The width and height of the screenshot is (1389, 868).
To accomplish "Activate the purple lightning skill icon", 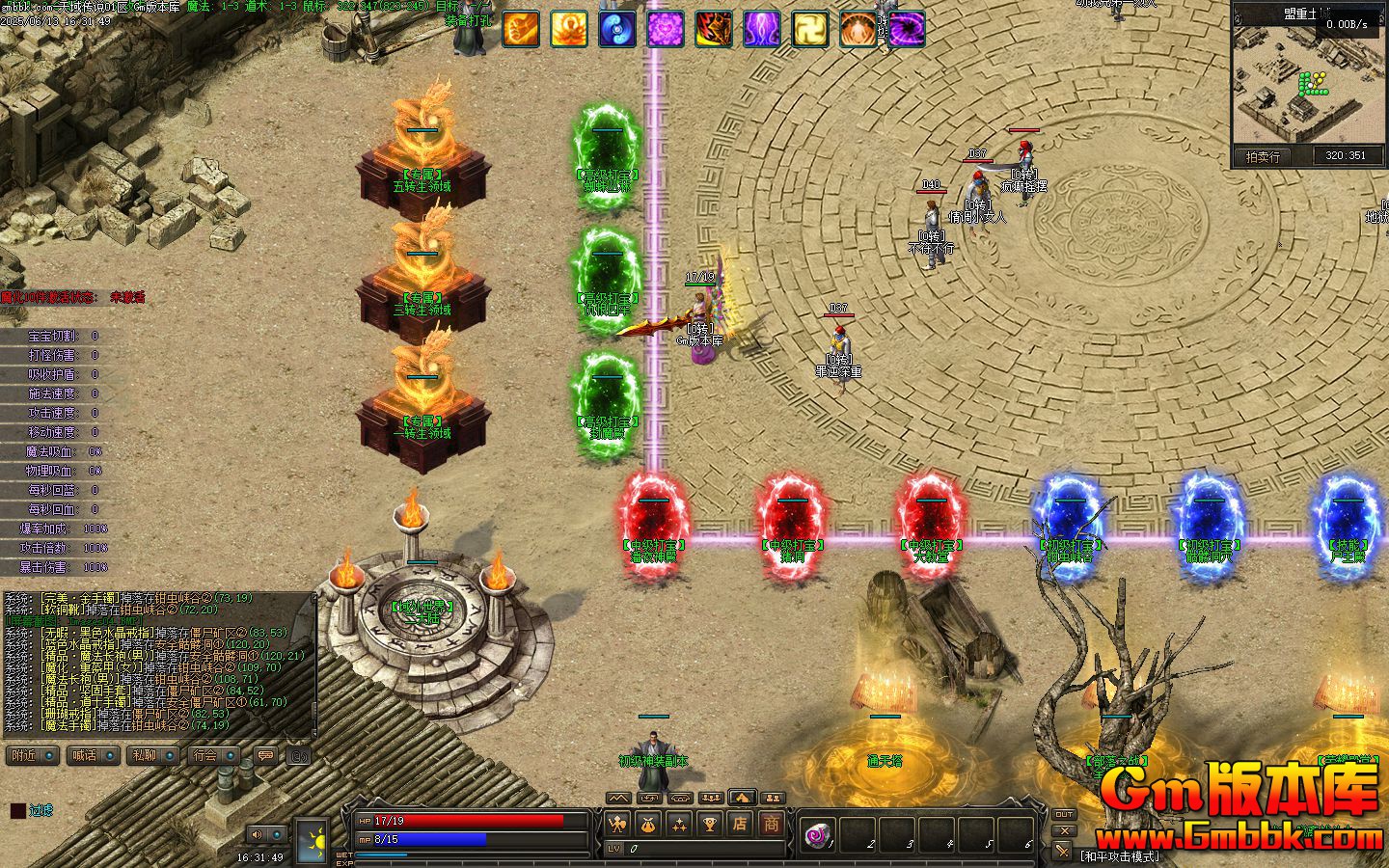I will click(762, 29).
